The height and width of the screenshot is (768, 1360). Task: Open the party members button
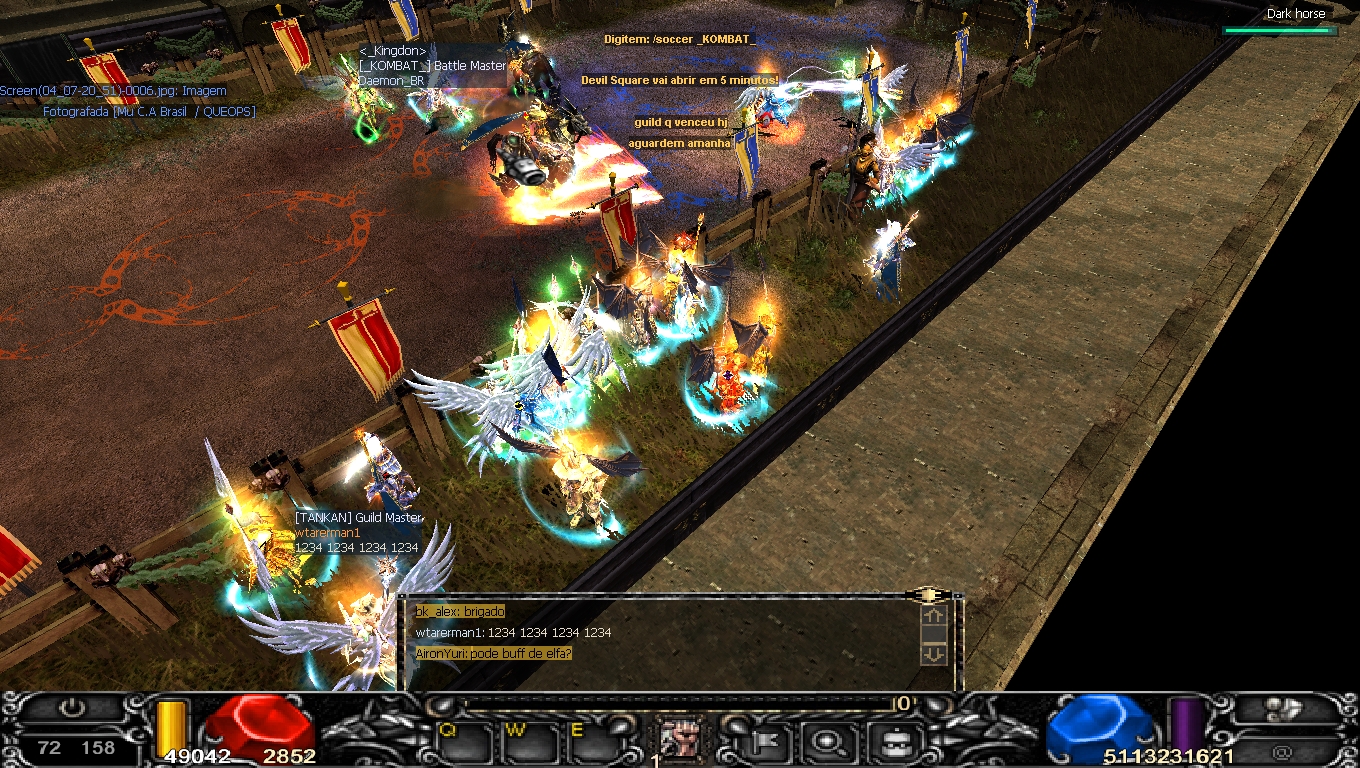(1282, 709)
